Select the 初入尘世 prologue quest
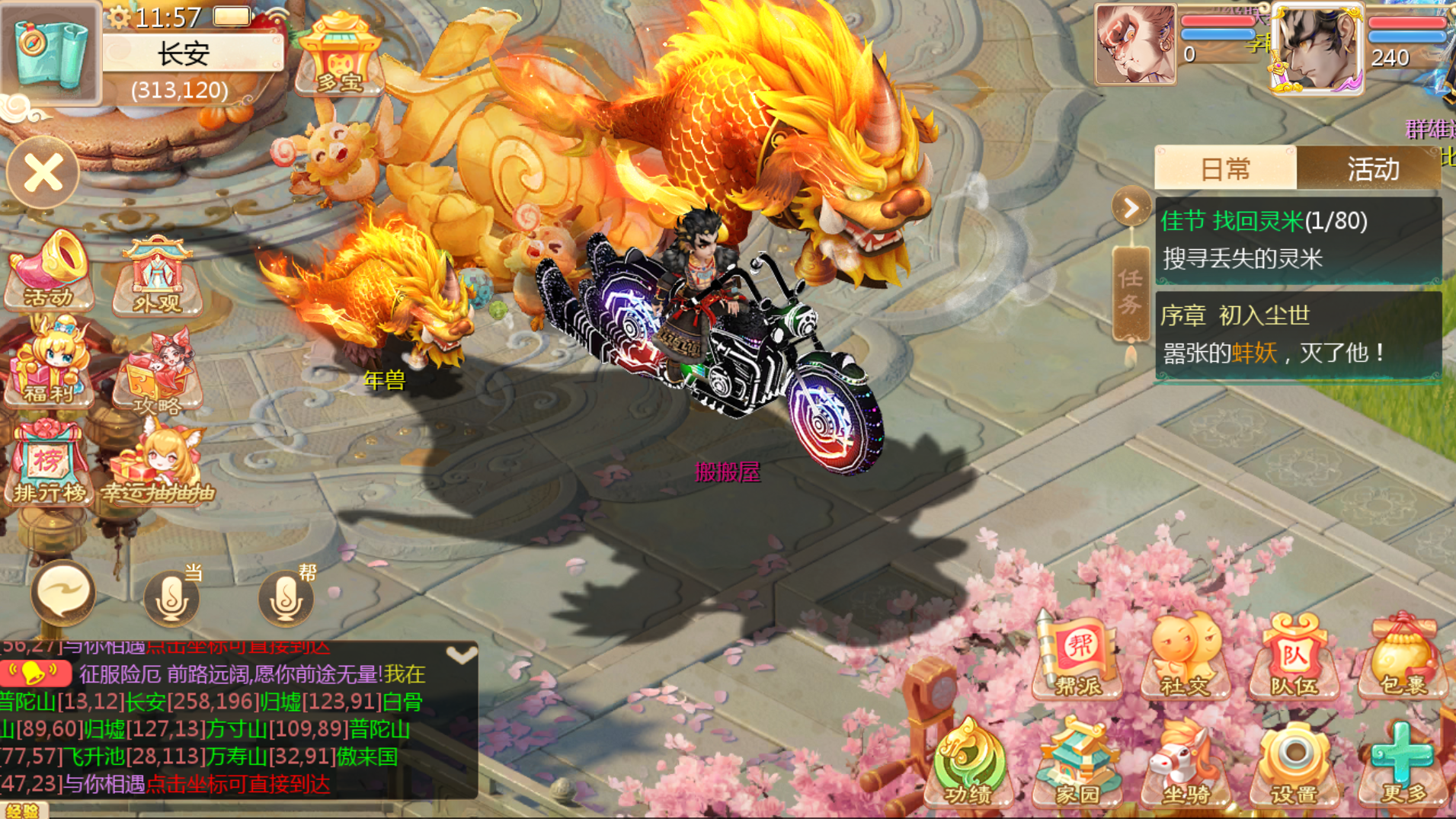The height and width of the screenshot is (819, 1456). (1298, 334)
